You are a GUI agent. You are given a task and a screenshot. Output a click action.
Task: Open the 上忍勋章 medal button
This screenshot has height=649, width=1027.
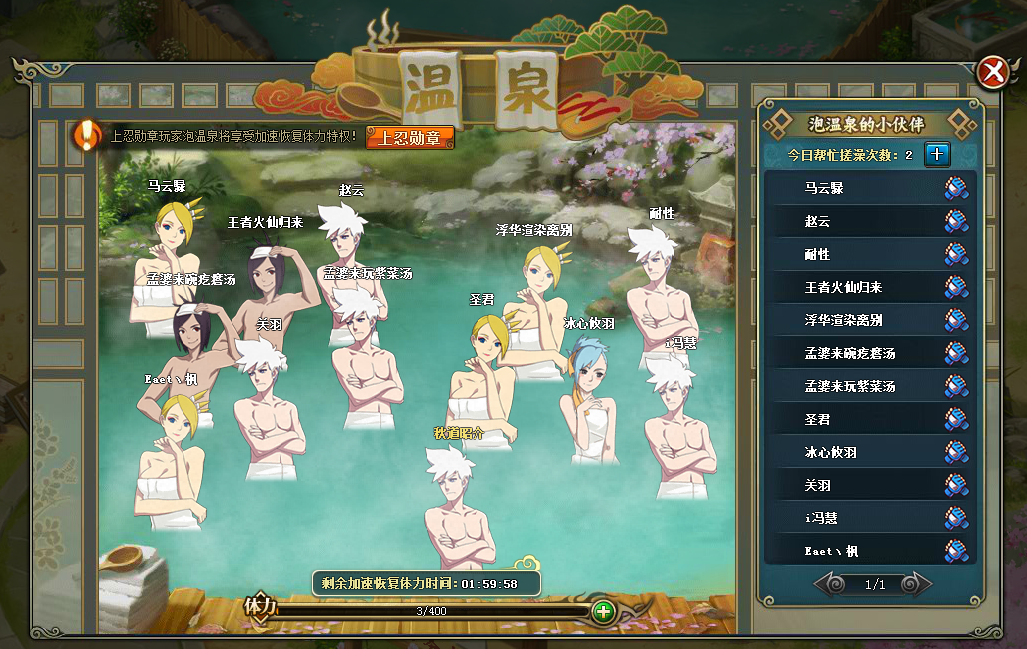[x=410, y=137]
